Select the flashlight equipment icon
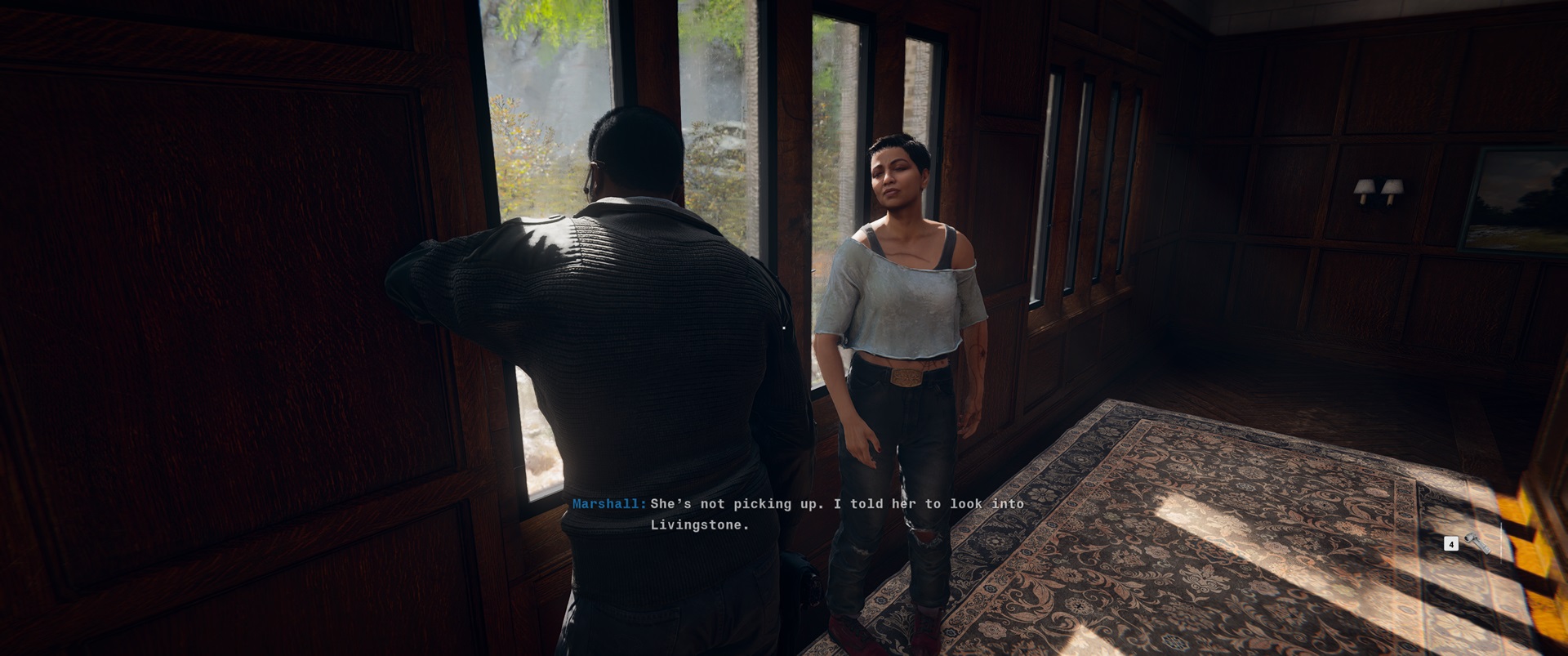This screenshot has height=656, width=1568. click(1477, 543)
